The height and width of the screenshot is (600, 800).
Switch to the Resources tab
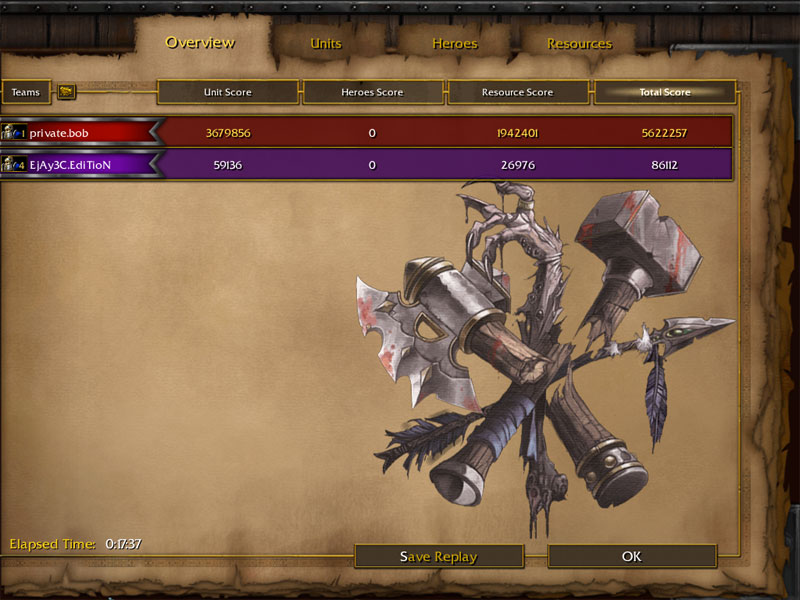[x=579, y=44]
